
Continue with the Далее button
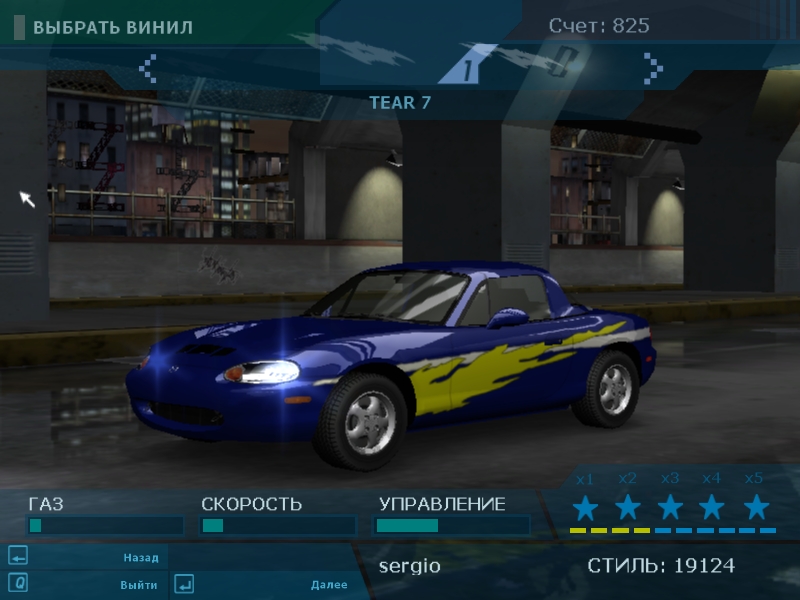pyautogui.click(x=328, y=585)
